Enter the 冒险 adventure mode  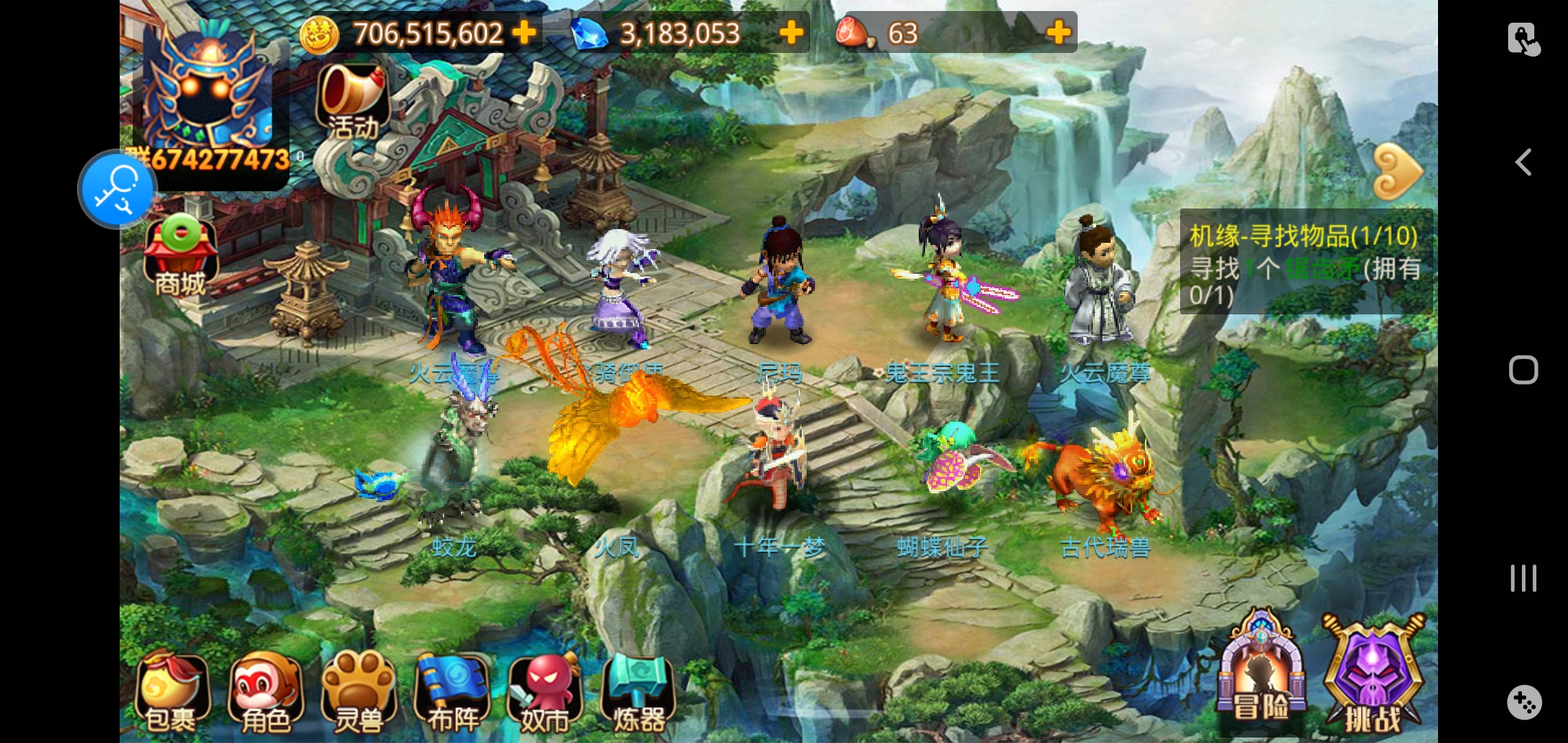point(1261,671)
